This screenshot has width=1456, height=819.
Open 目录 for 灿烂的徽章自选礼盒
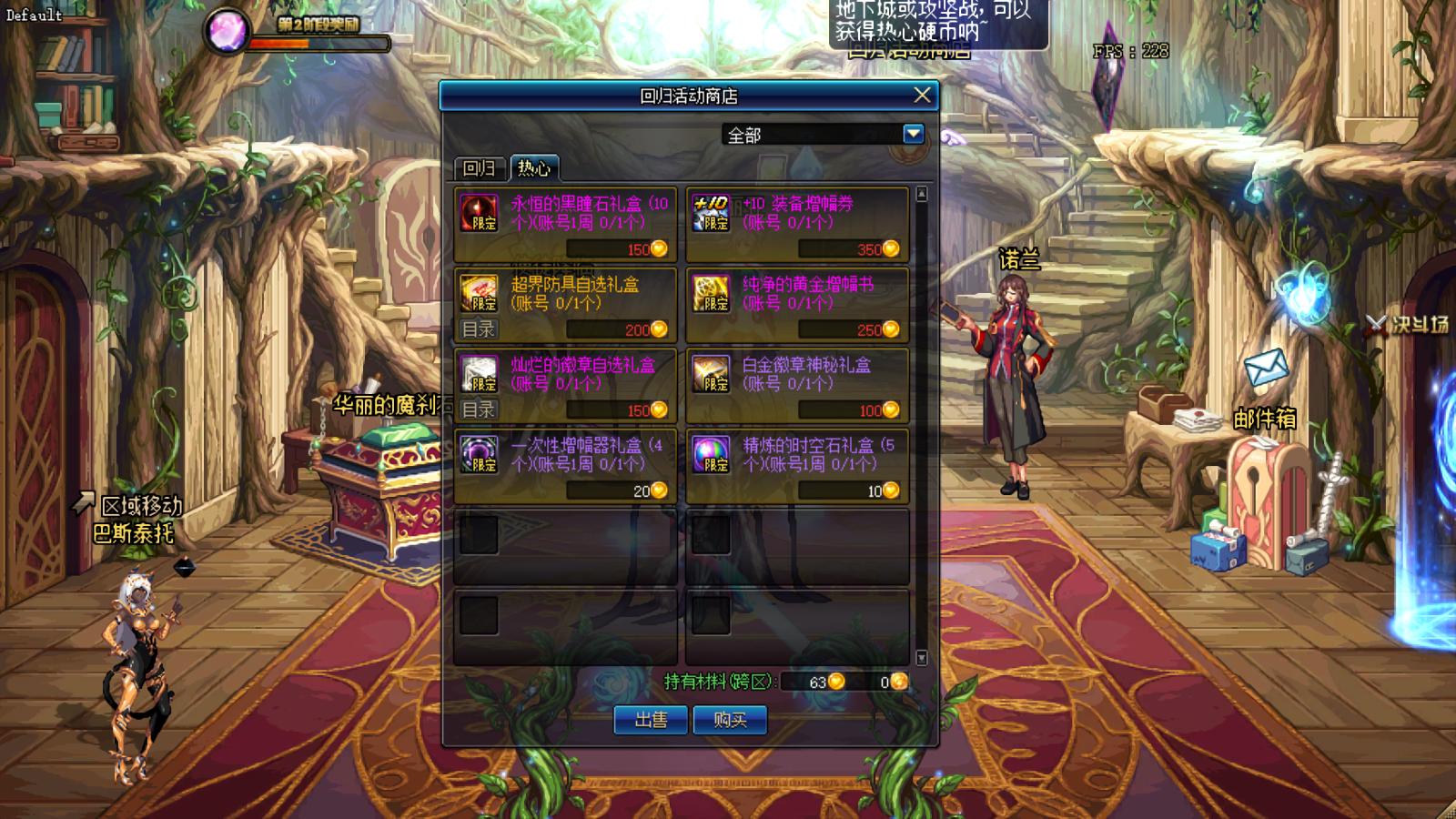click(x=479, y=409)
